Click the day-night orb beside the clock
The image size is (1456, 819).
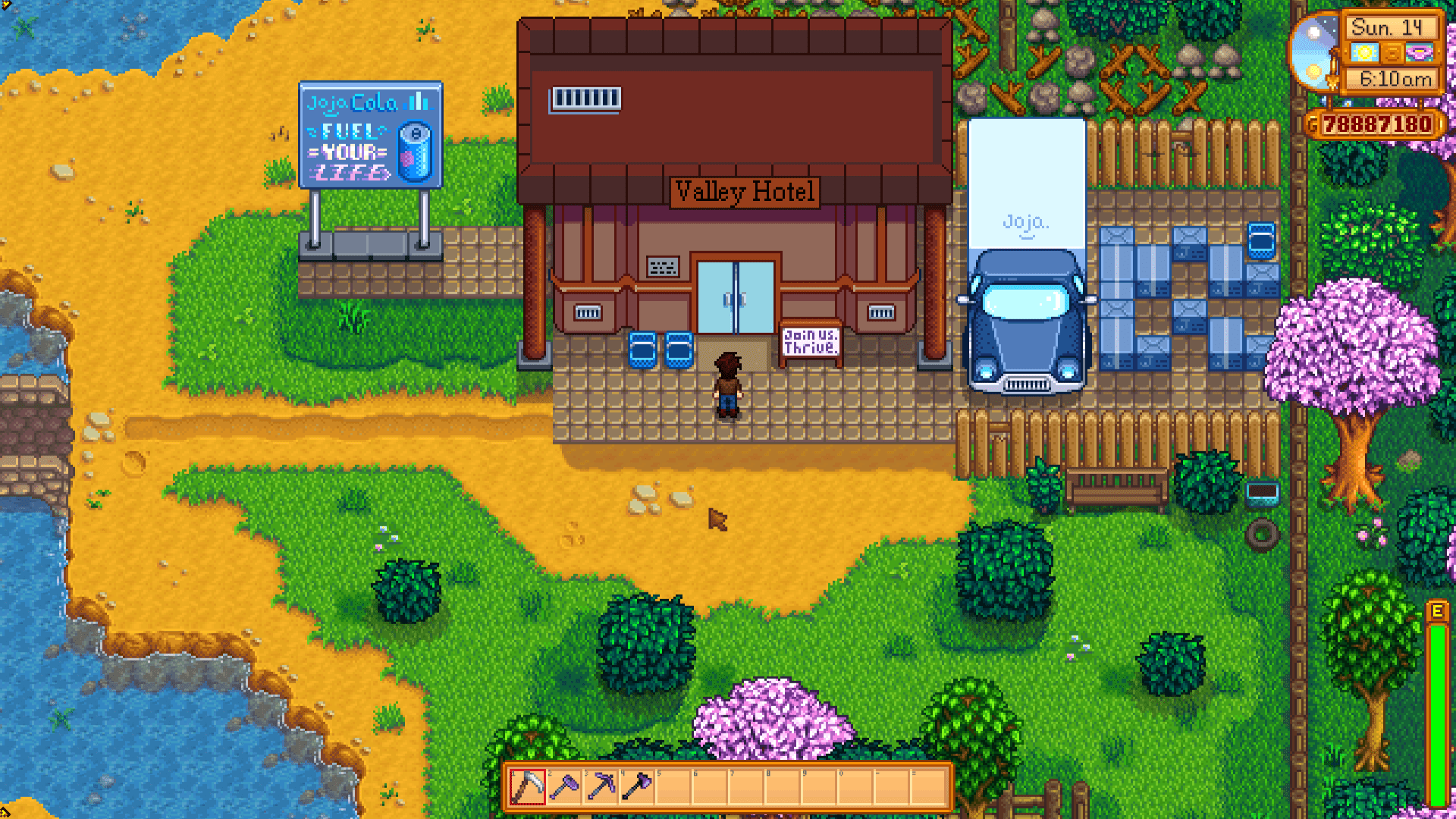pyautogui.click(x=1312, y=52)
